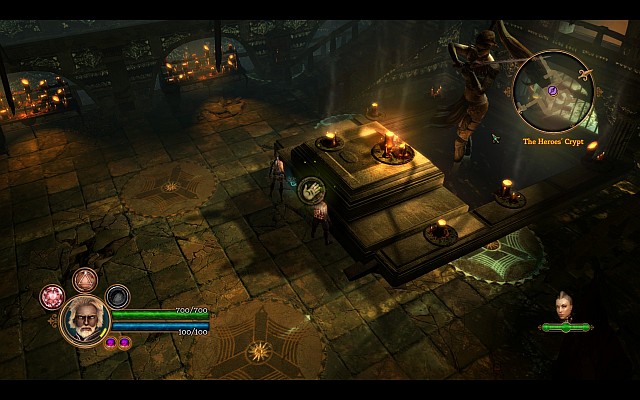The image size is (640, 400).
Task: Click the hand interaction icon
Action: (312, 187)
